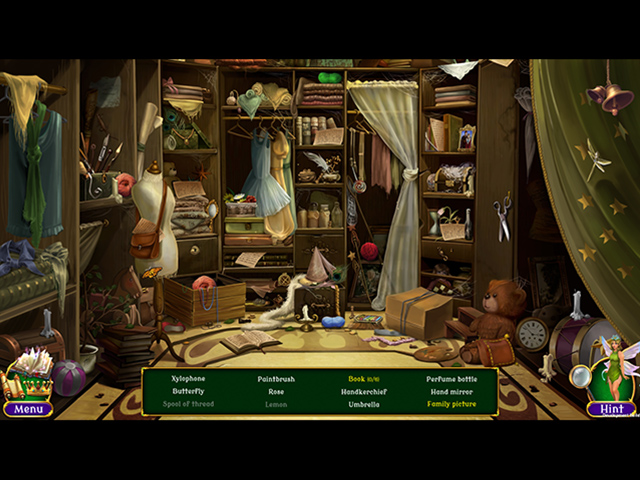Viewport: 640px width, 480px height.
Task: Select the magnifying glass icon
Action: 581,377
